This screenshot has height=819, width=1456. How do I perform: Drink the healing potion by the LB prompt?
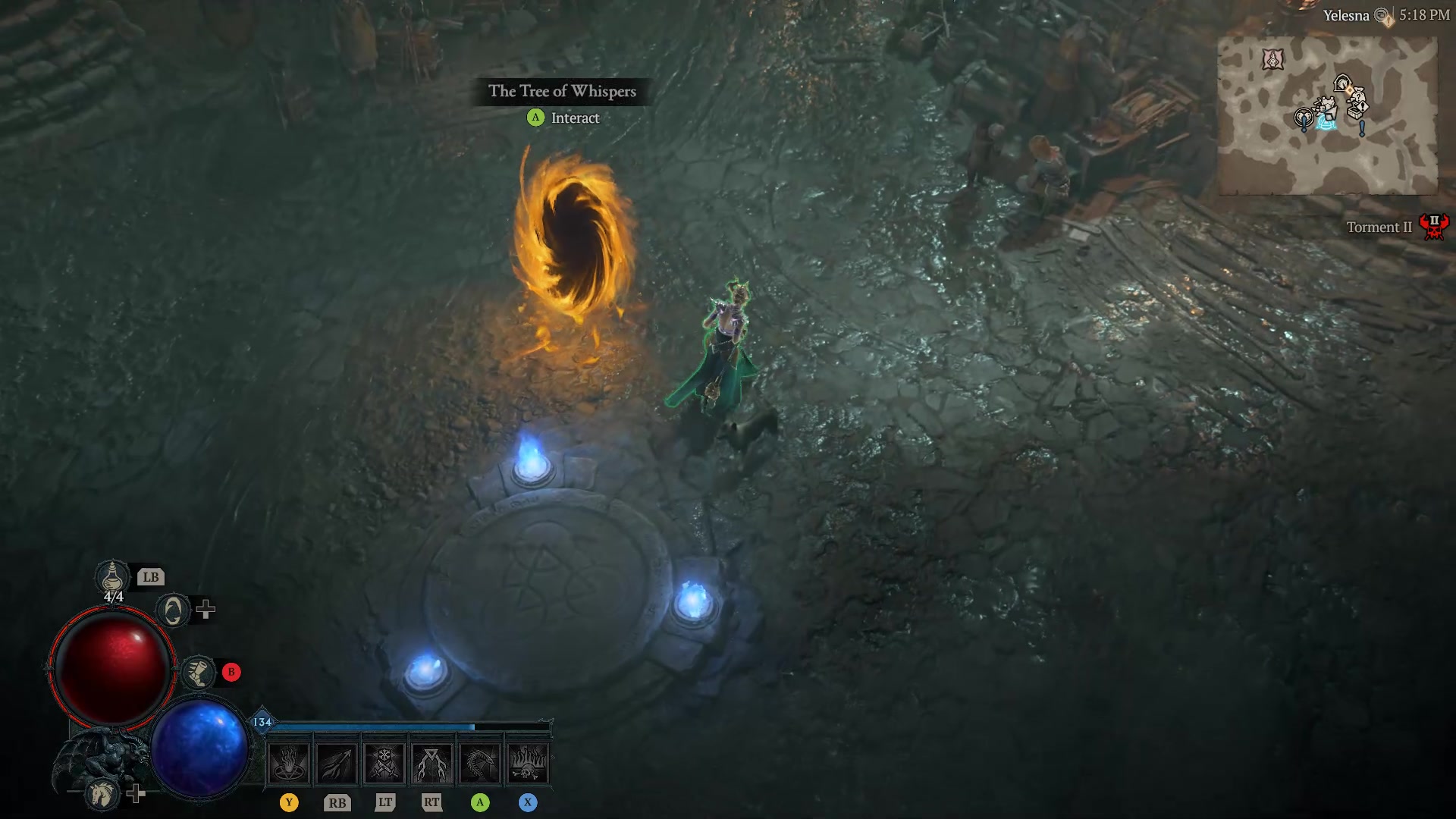pos(112,578)
